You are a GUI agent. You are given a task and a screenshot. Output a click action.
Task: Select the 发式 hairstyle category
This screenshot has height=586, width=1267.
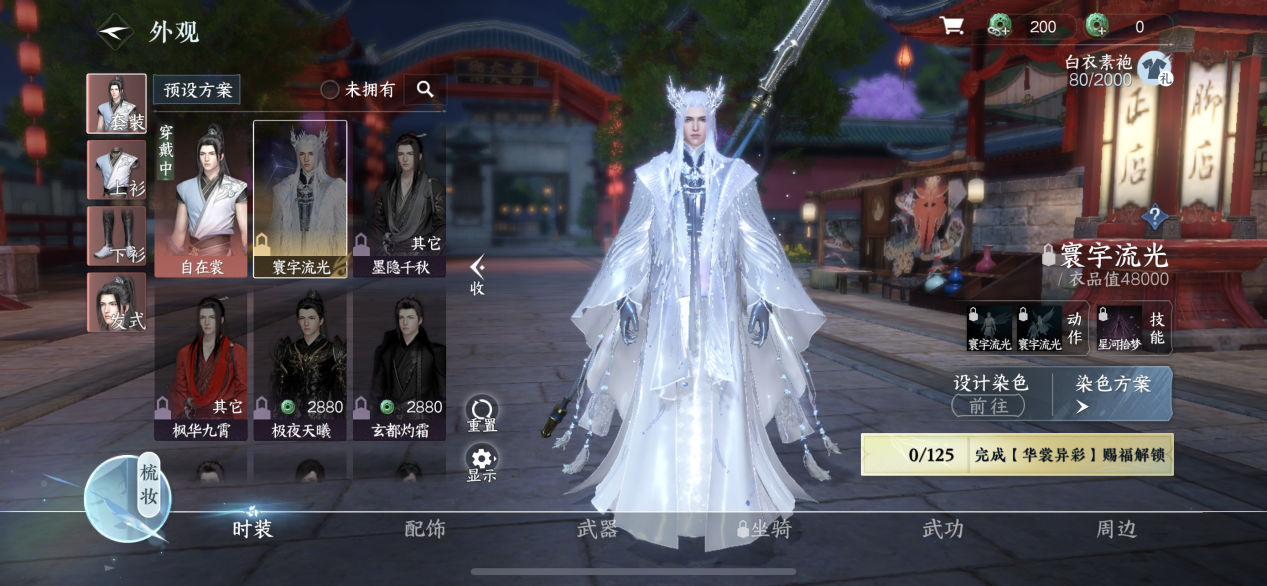[116, 302]
